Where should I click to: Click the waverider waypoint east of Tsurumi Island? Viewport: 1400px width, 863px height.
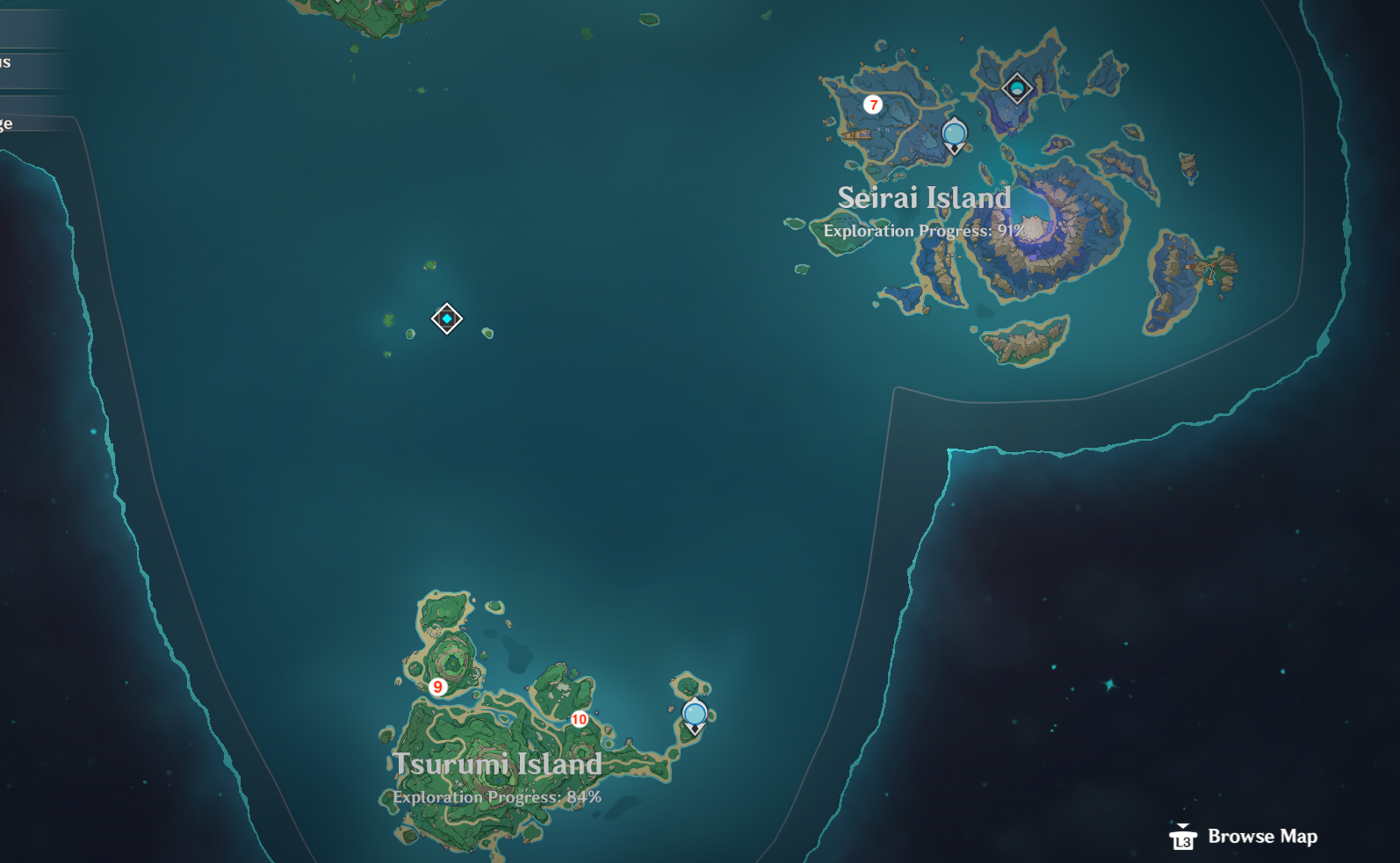(x=695, y=713)
